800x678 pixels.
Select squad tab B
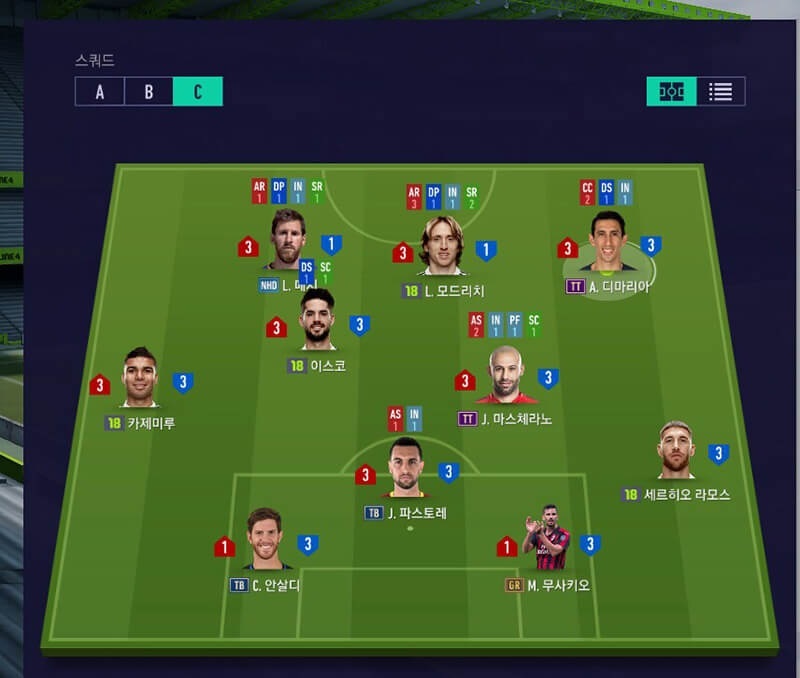[148, 92]
